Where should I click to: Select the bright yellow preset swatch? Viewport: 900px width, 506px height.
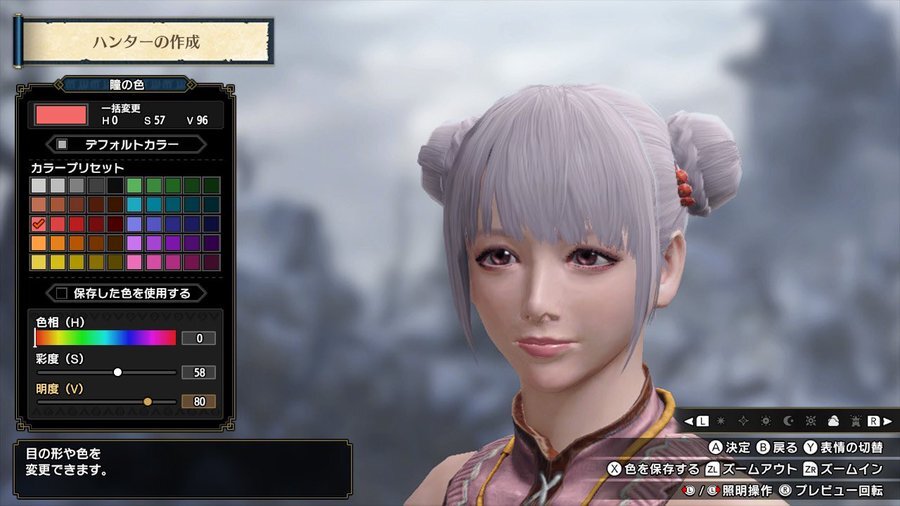[x=39, y=262]
